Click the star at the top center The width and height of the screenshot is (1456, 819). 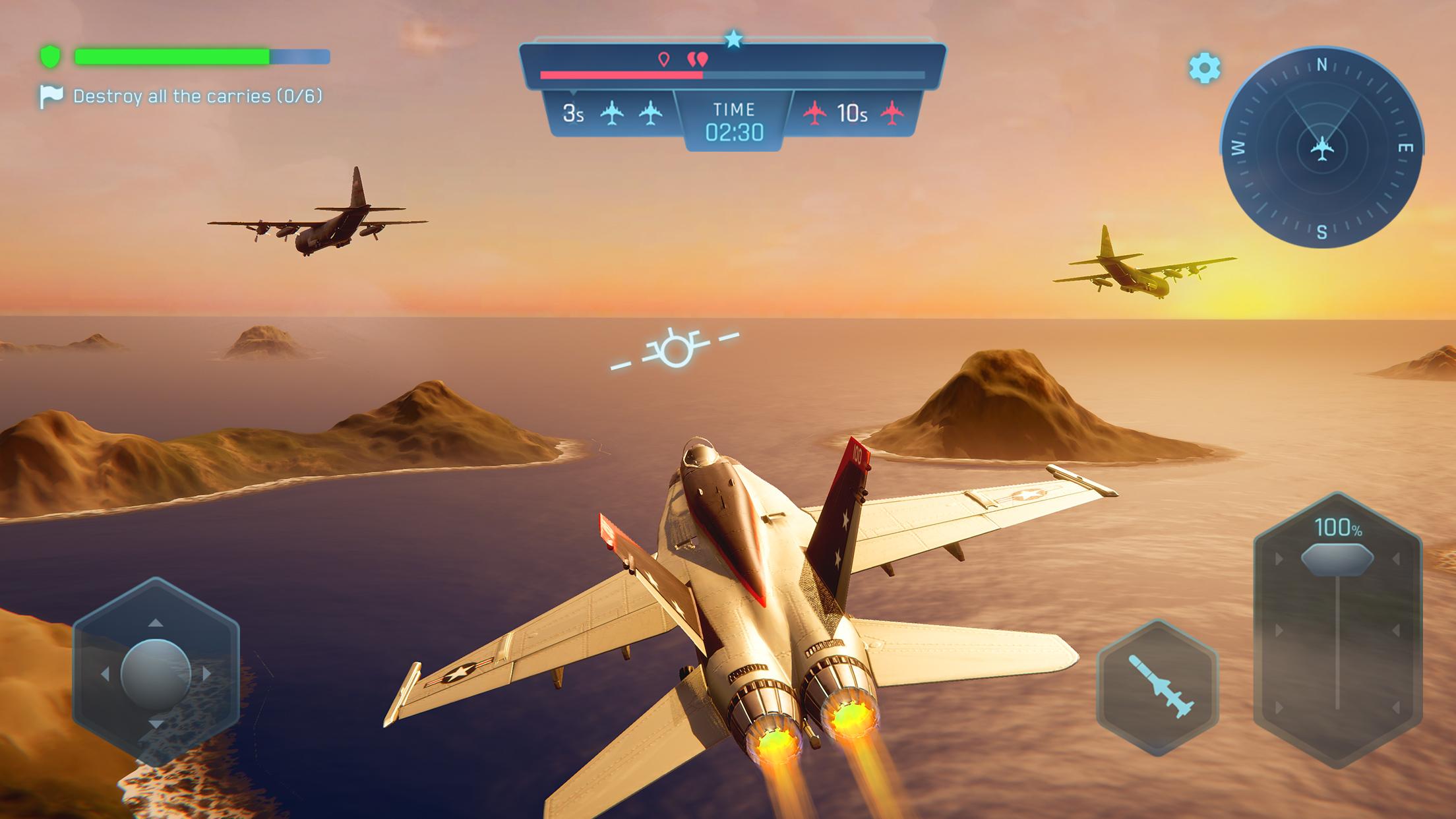click(x=733, y=40)
